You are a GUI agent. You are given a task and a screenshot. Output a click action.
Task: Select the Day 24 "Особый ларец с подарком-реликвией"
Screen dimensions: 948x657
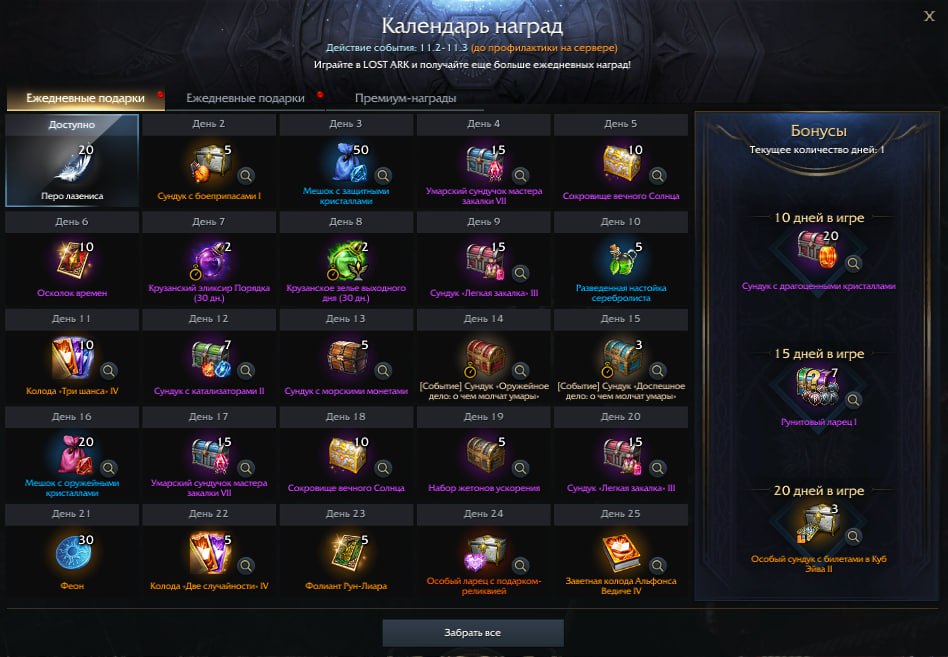click(483, 550)
